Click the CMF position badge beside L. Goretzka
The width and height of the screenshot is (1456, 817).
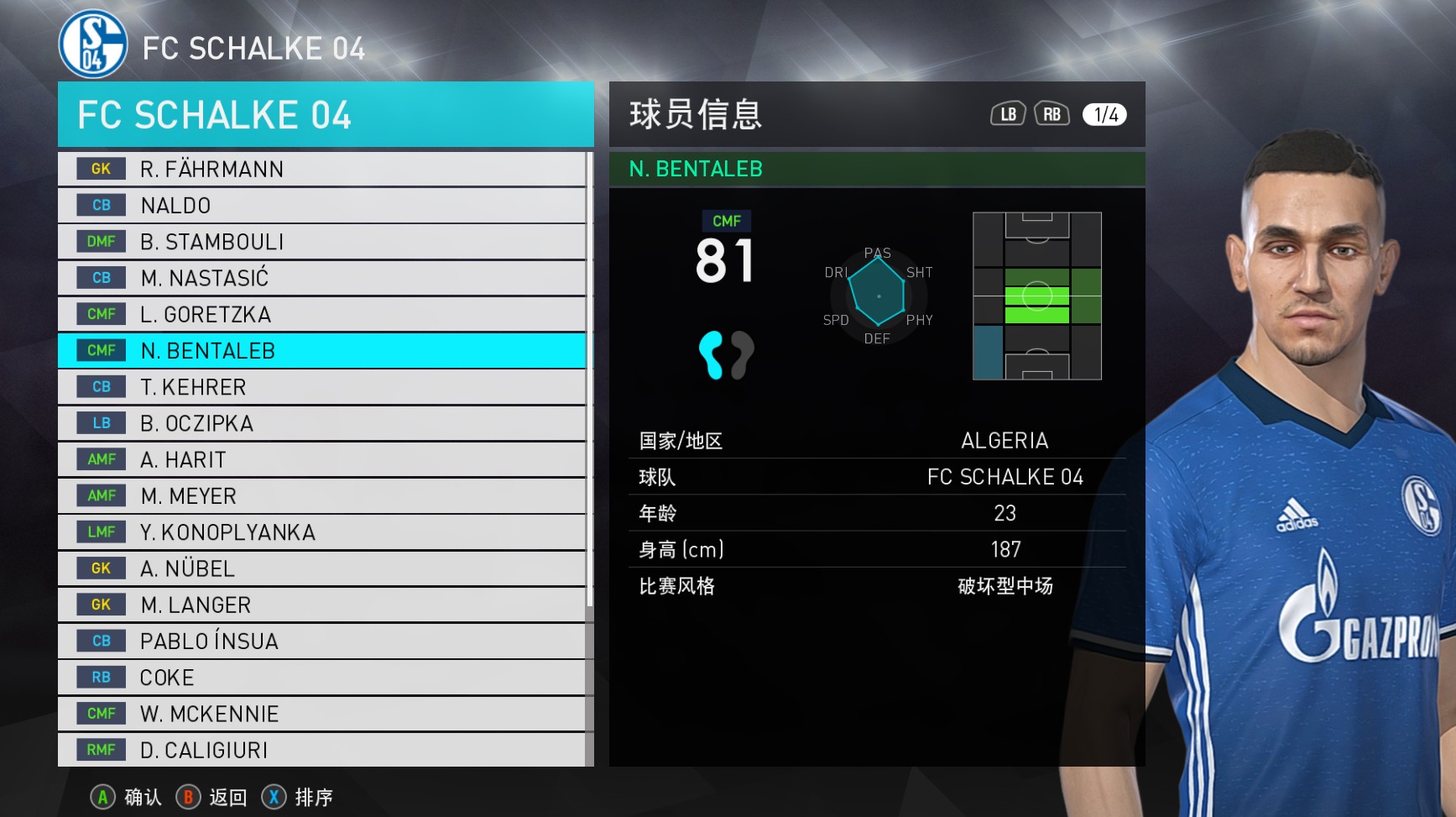tap(100, 314)
